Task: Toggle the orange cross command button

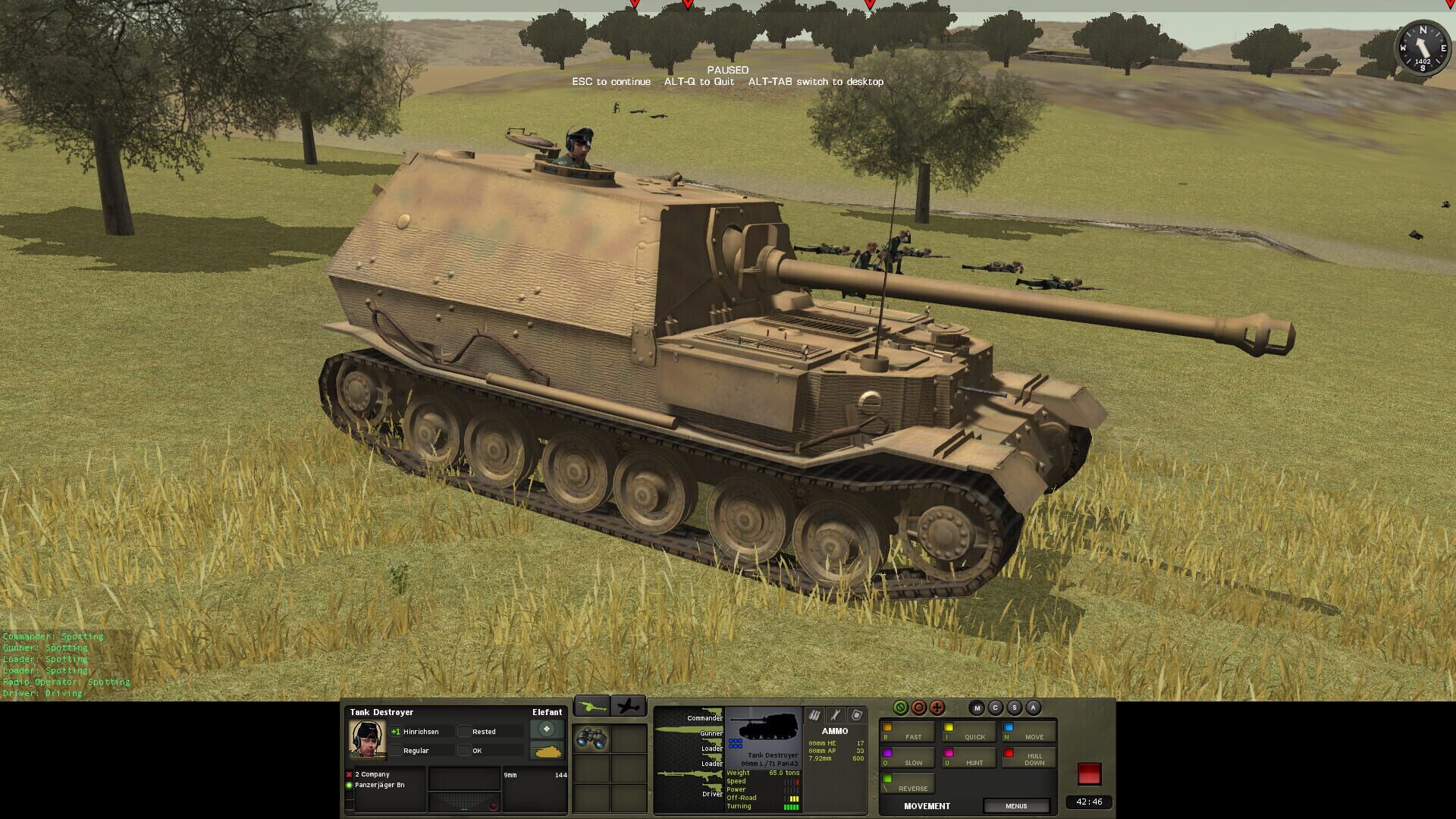Action: click(x=937, y=709)
